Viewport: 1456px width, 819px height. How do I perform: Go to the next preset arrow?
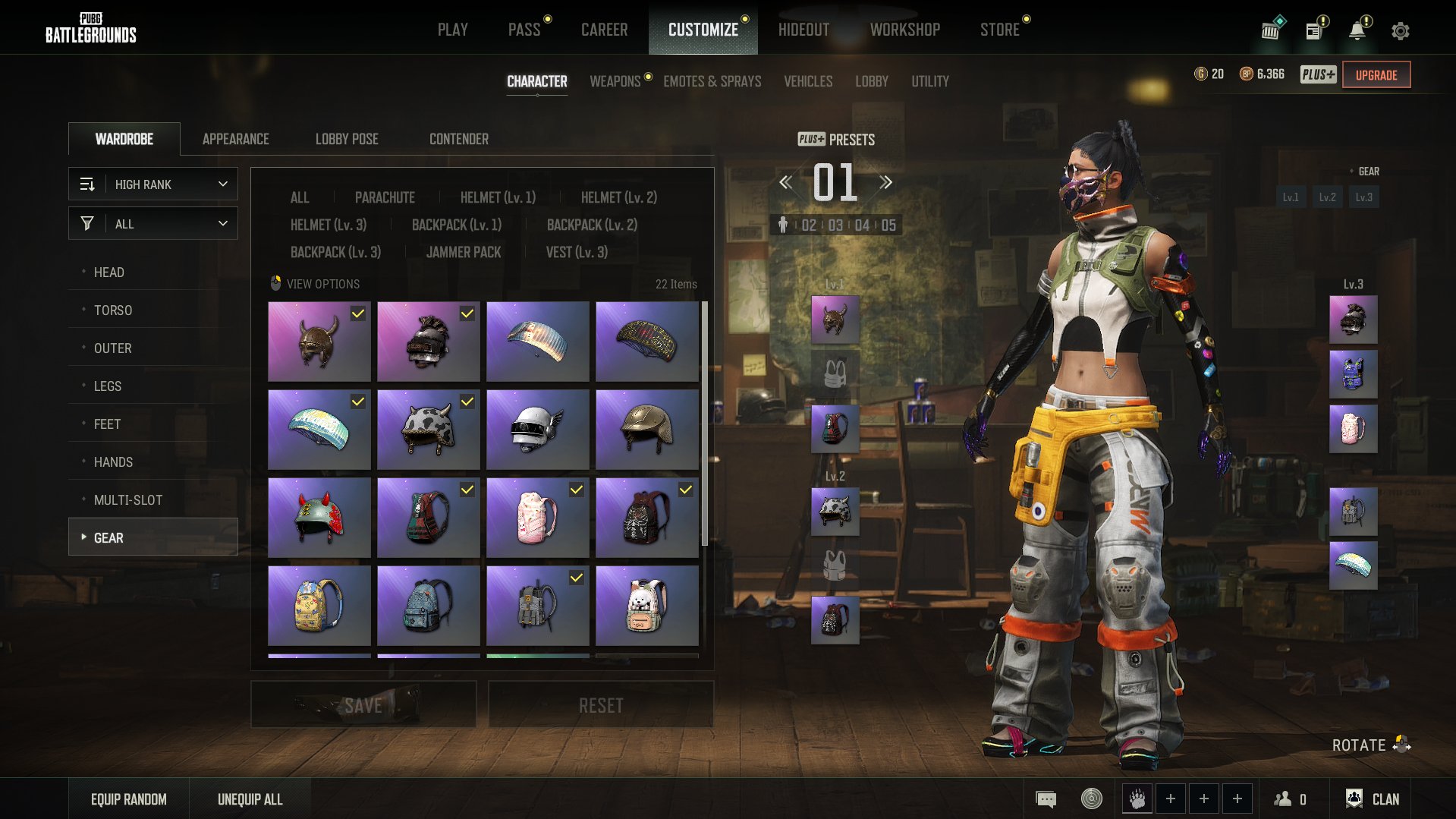[x=885, y=182]
